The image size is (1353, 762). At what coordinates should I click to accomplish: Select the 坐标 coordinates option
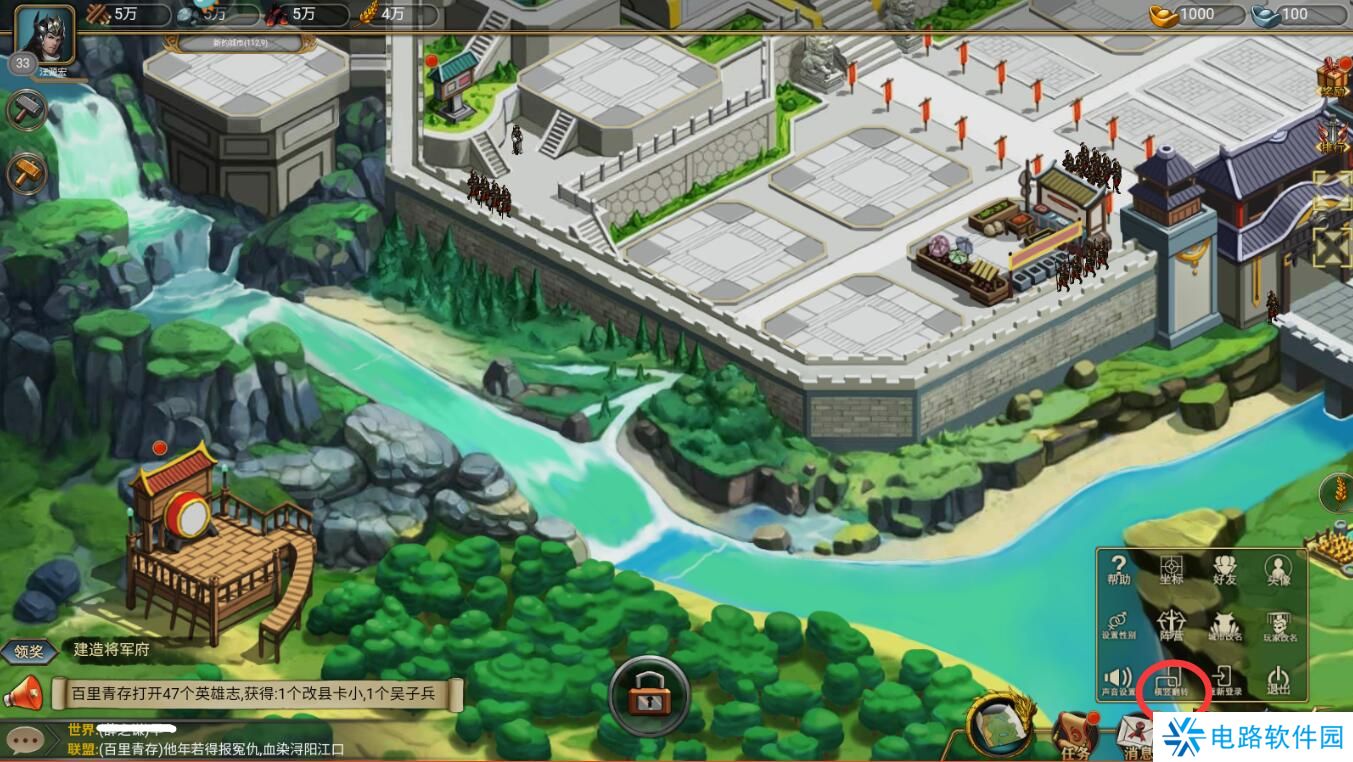[x=1171, y=571]
